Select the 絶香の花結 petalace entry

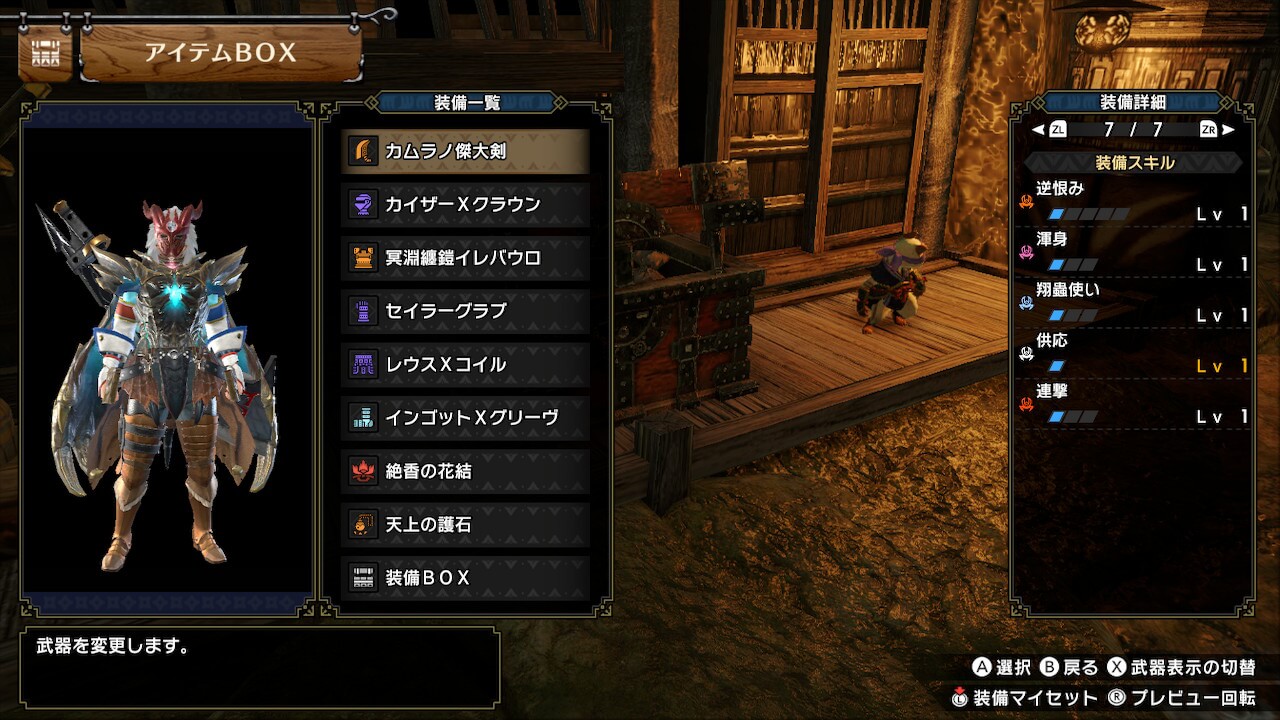(x=465, y=471)
